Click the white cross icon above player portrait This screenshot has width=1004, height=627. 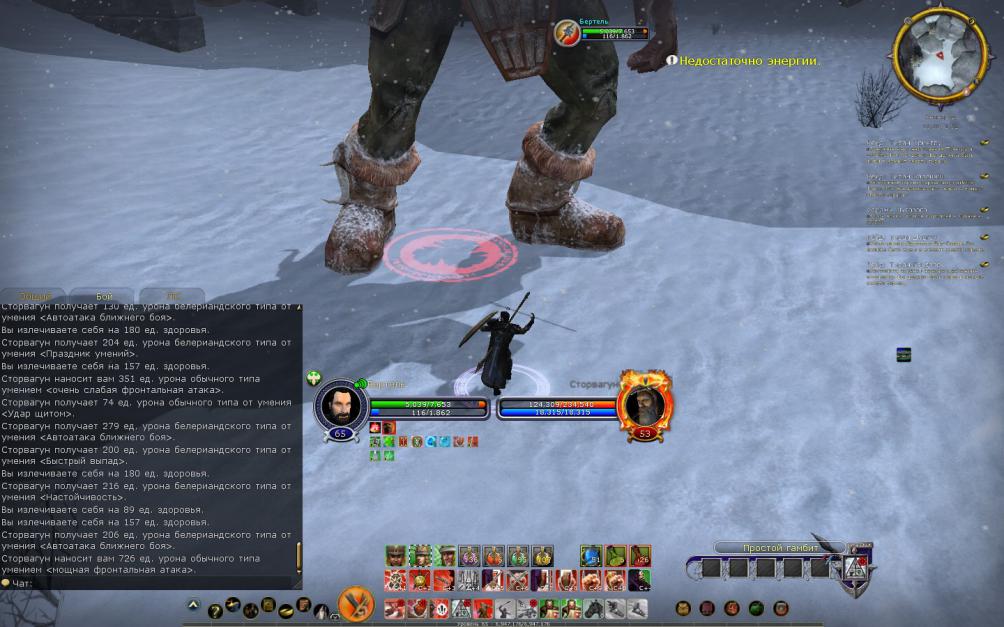click(x=314, y=378)
